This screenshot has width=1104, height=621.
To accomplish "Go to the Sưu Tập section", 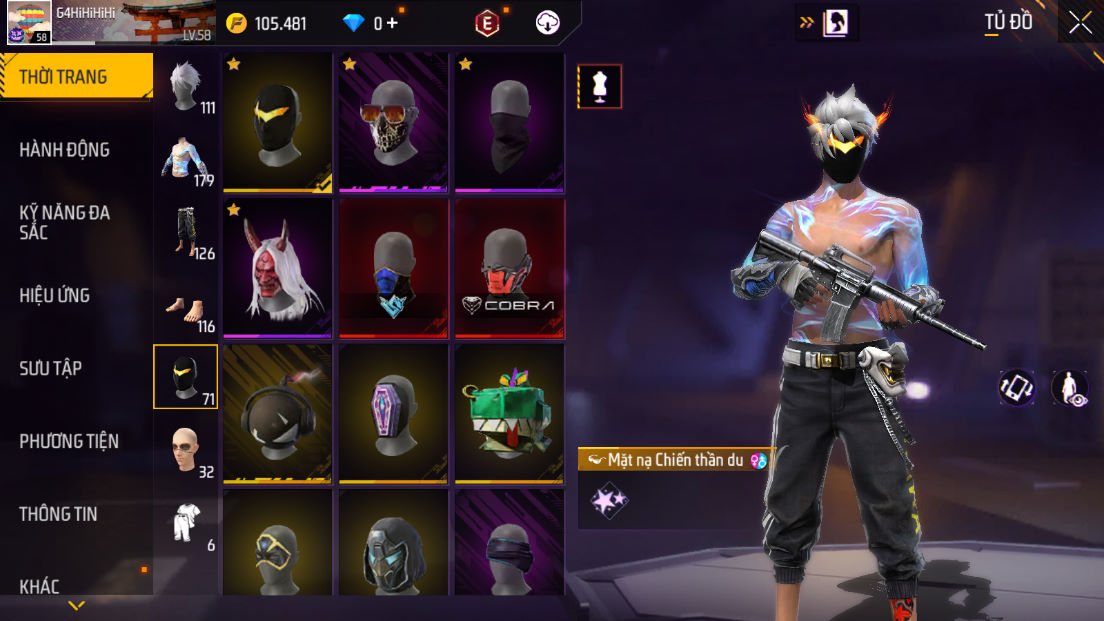I will 51,368.
